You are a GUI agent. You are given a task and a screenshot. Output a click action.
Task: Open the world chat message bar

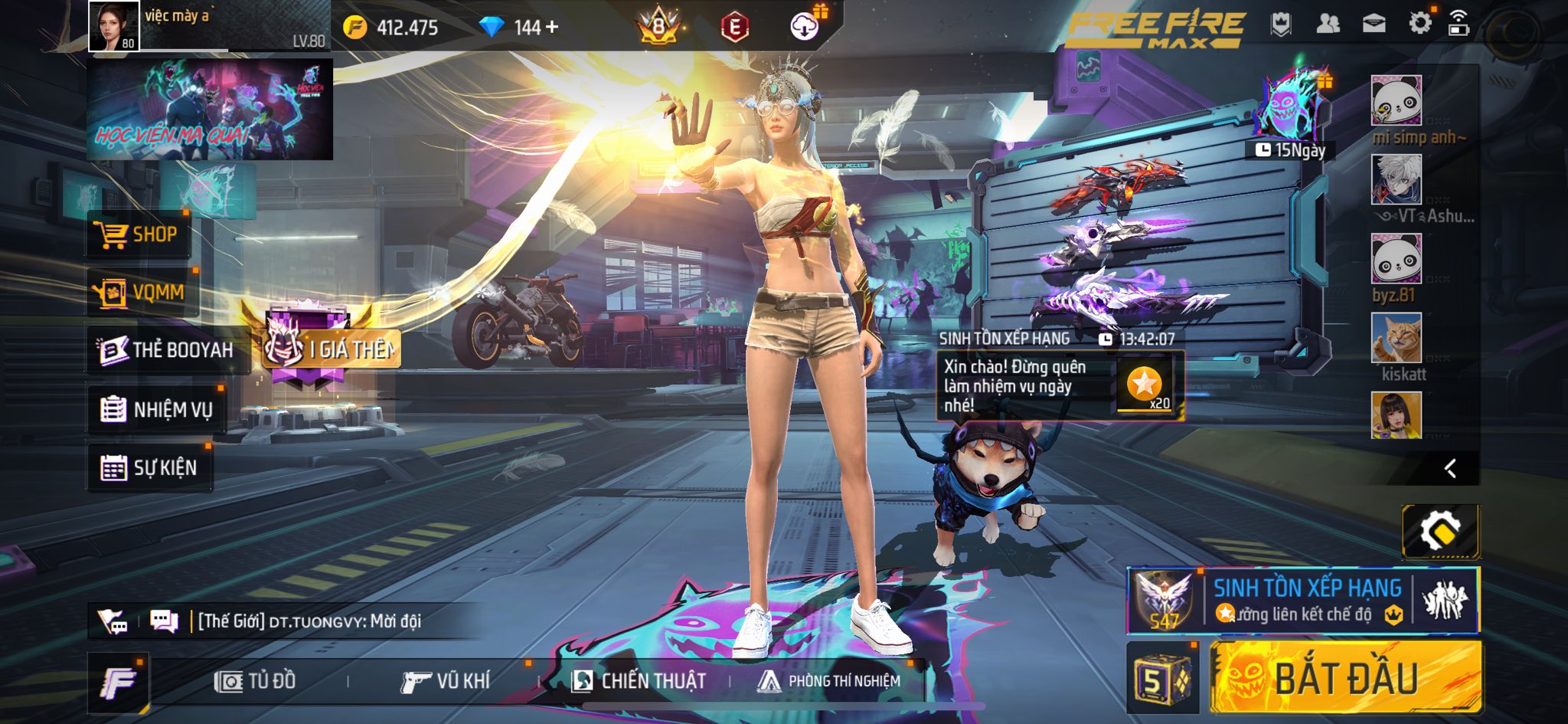coord(306,621)
